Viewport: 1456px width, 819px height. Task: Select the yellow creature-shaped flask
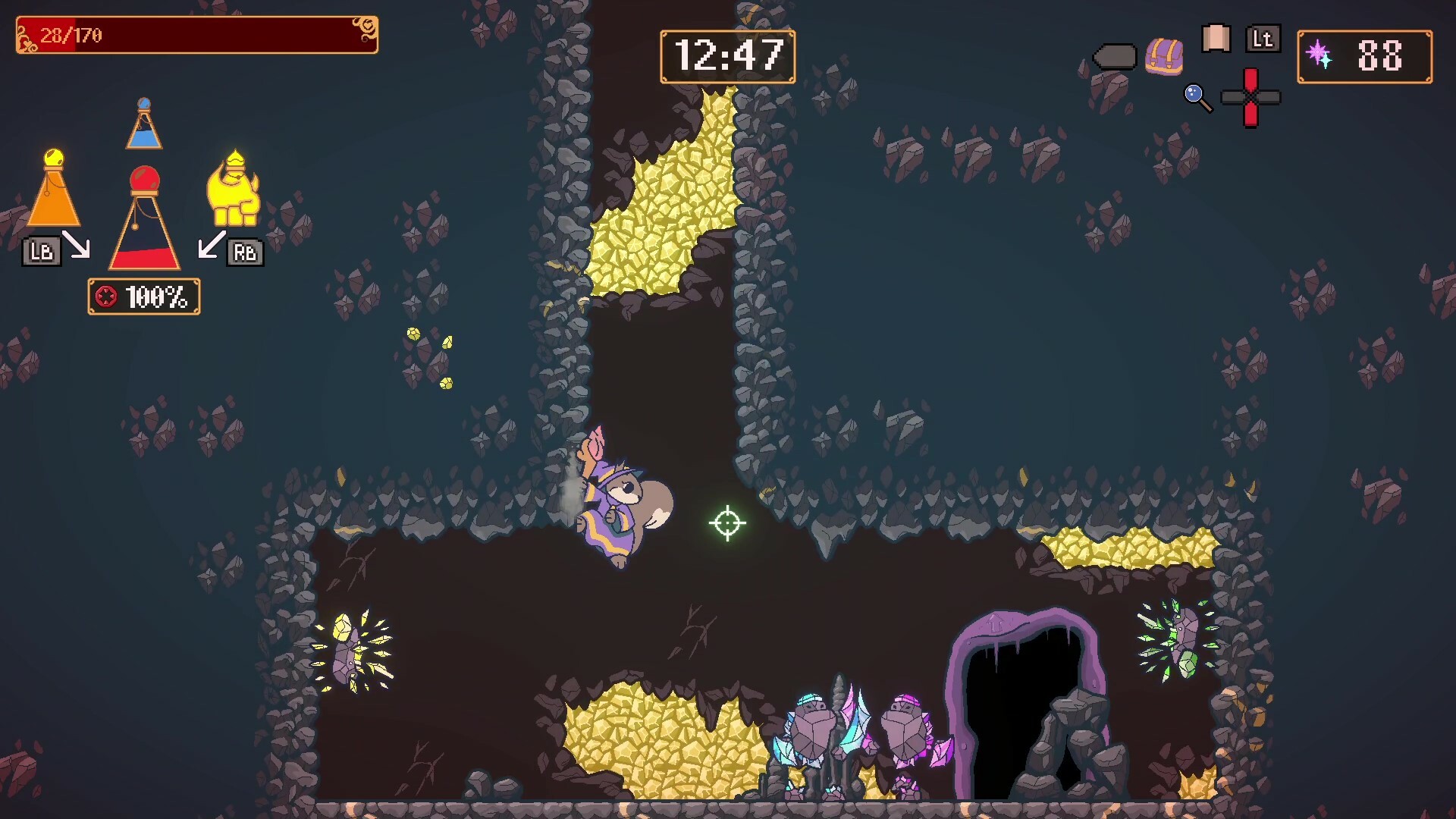tap(234, 190)
